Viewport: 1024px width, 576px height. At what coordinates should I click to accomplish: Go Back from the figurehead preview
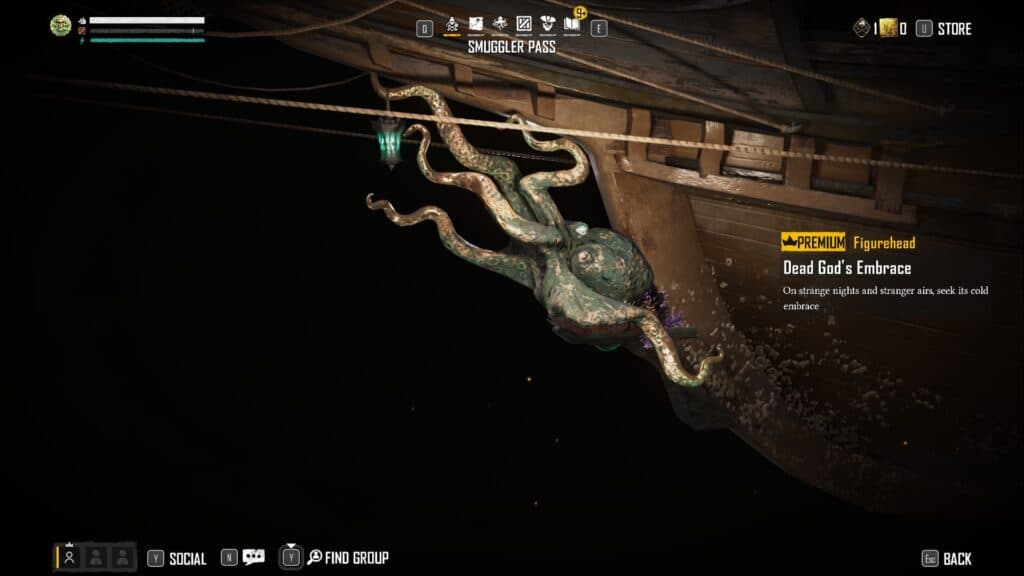[956, 559]
